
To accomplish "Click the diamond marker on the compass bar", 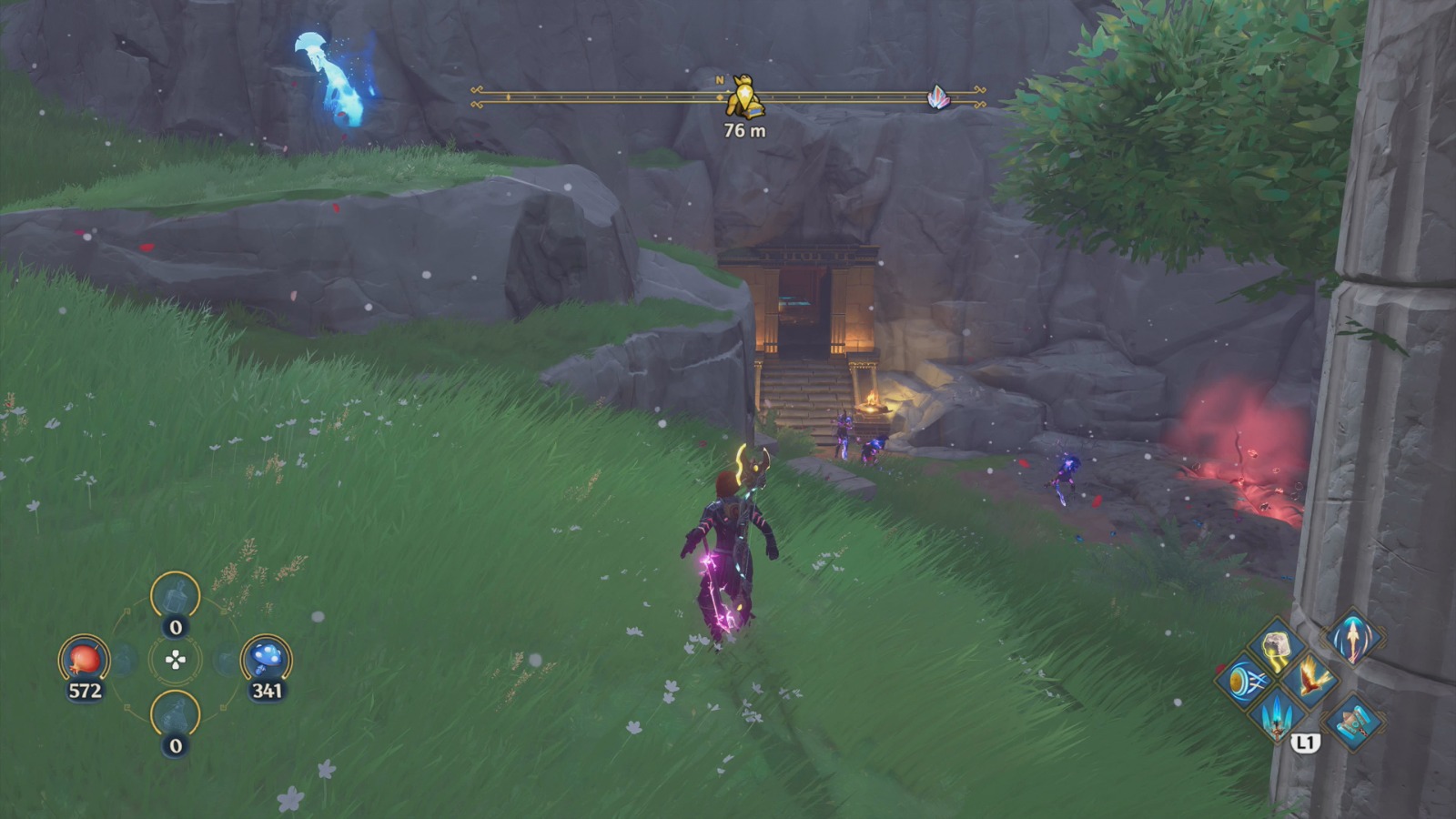I will click(x=509, y=96).
